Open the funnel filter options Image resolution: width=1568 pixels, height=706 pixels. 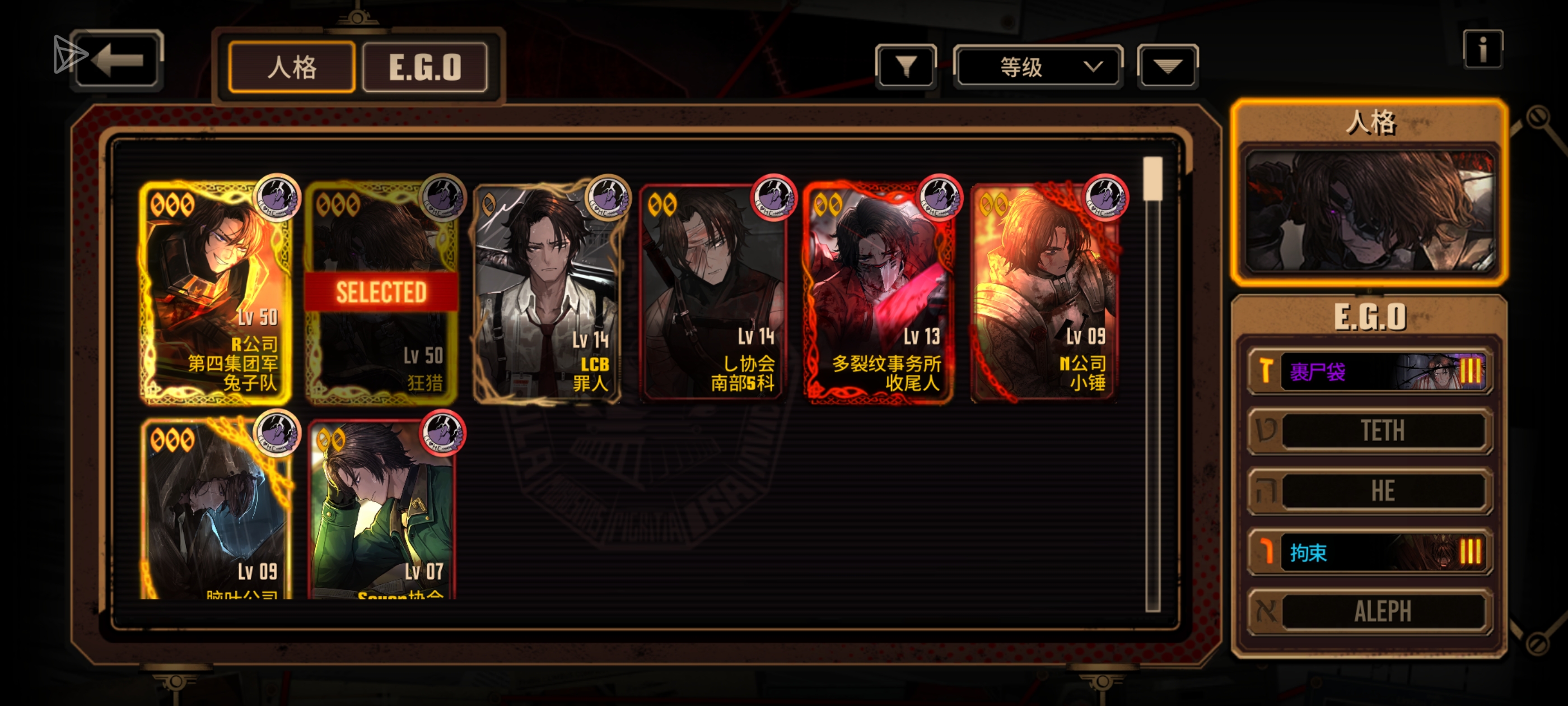(x=905, y=66)
